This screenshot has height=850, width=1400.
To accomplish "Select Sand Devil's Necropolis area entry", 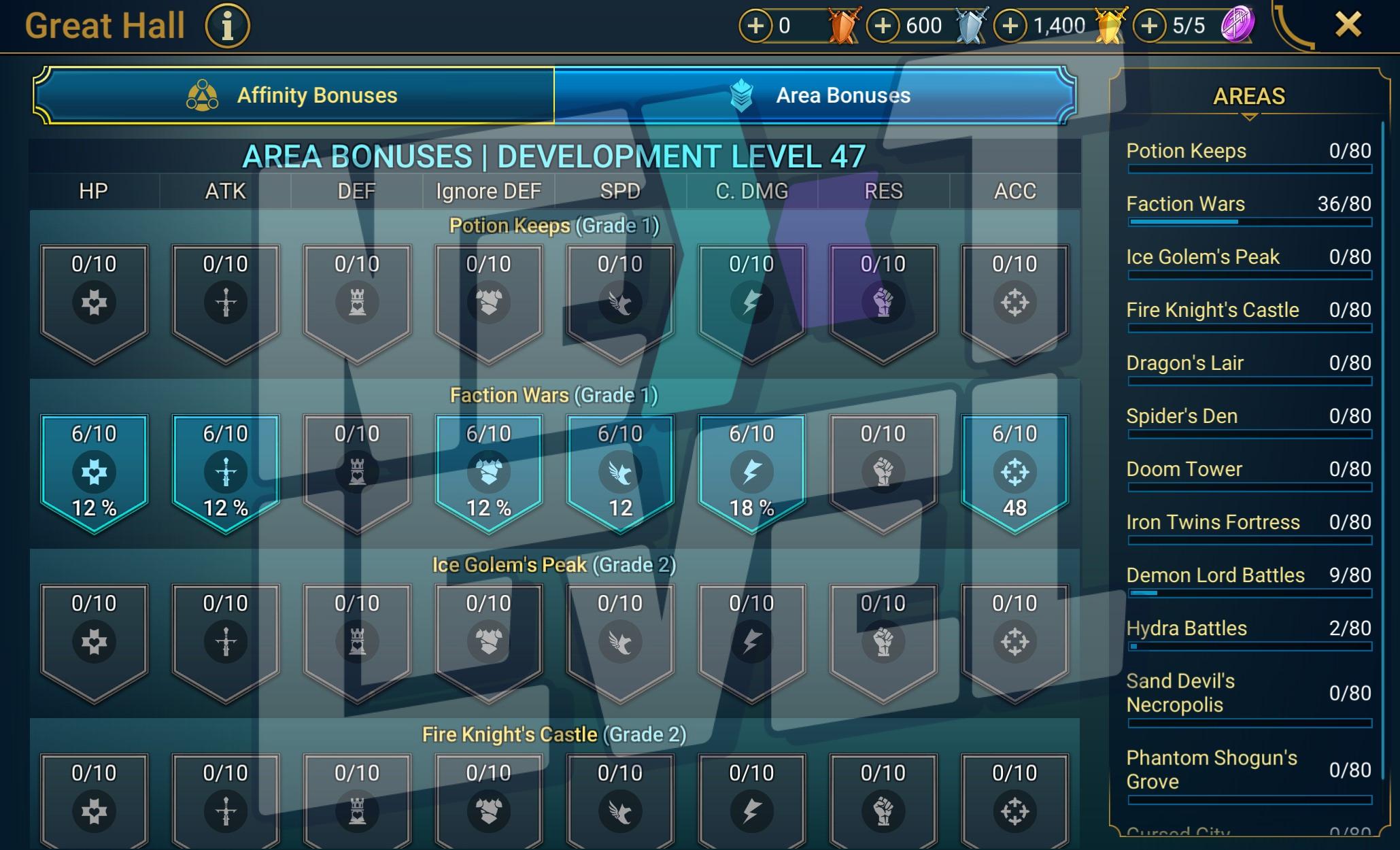I will [1248, 694].
